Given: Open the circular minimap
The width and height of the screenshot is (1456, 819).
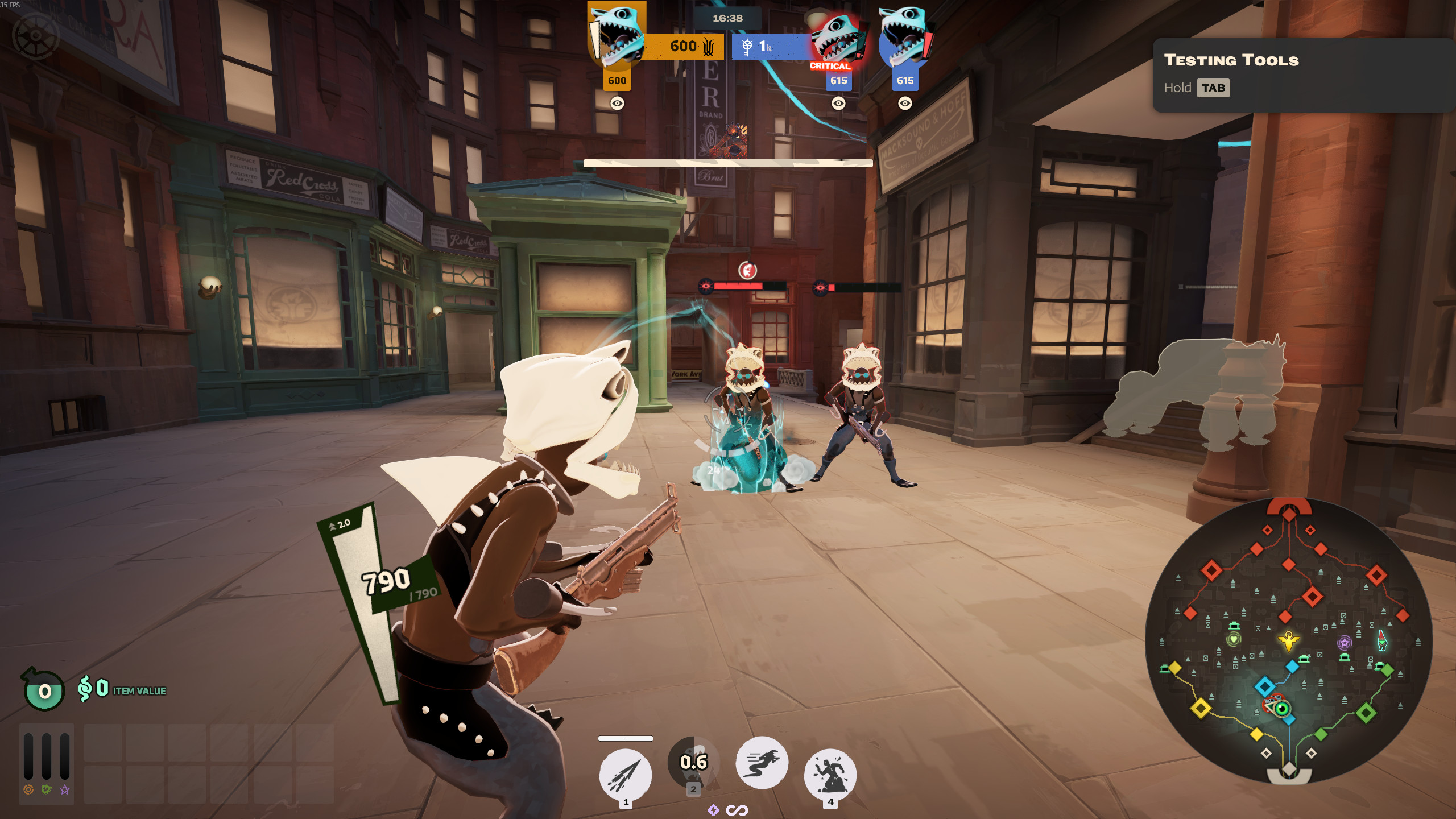Looking at the screenshot, I should tap(1288, 641).
